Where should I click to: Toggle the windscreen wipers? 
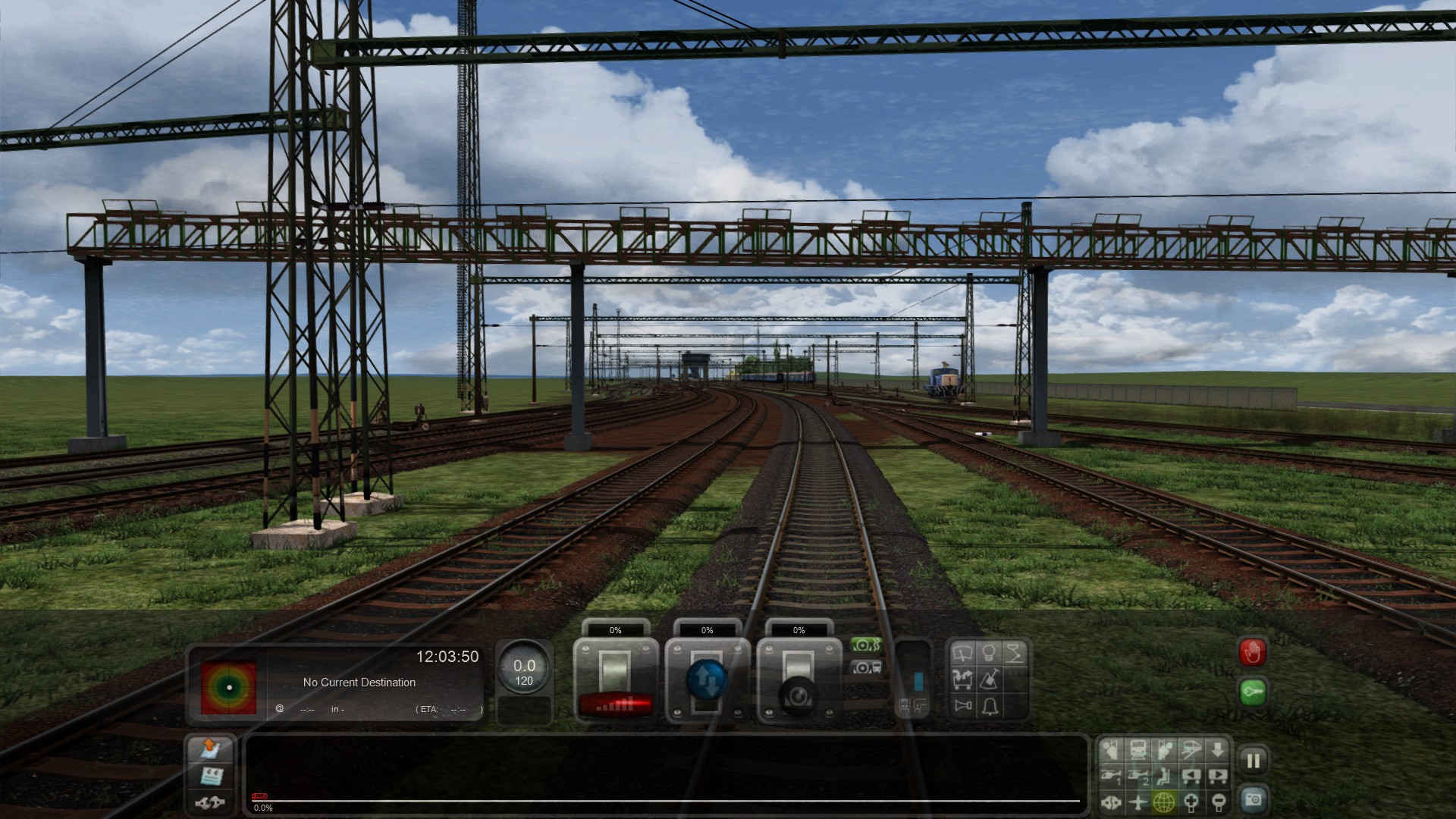click(962, 654)
